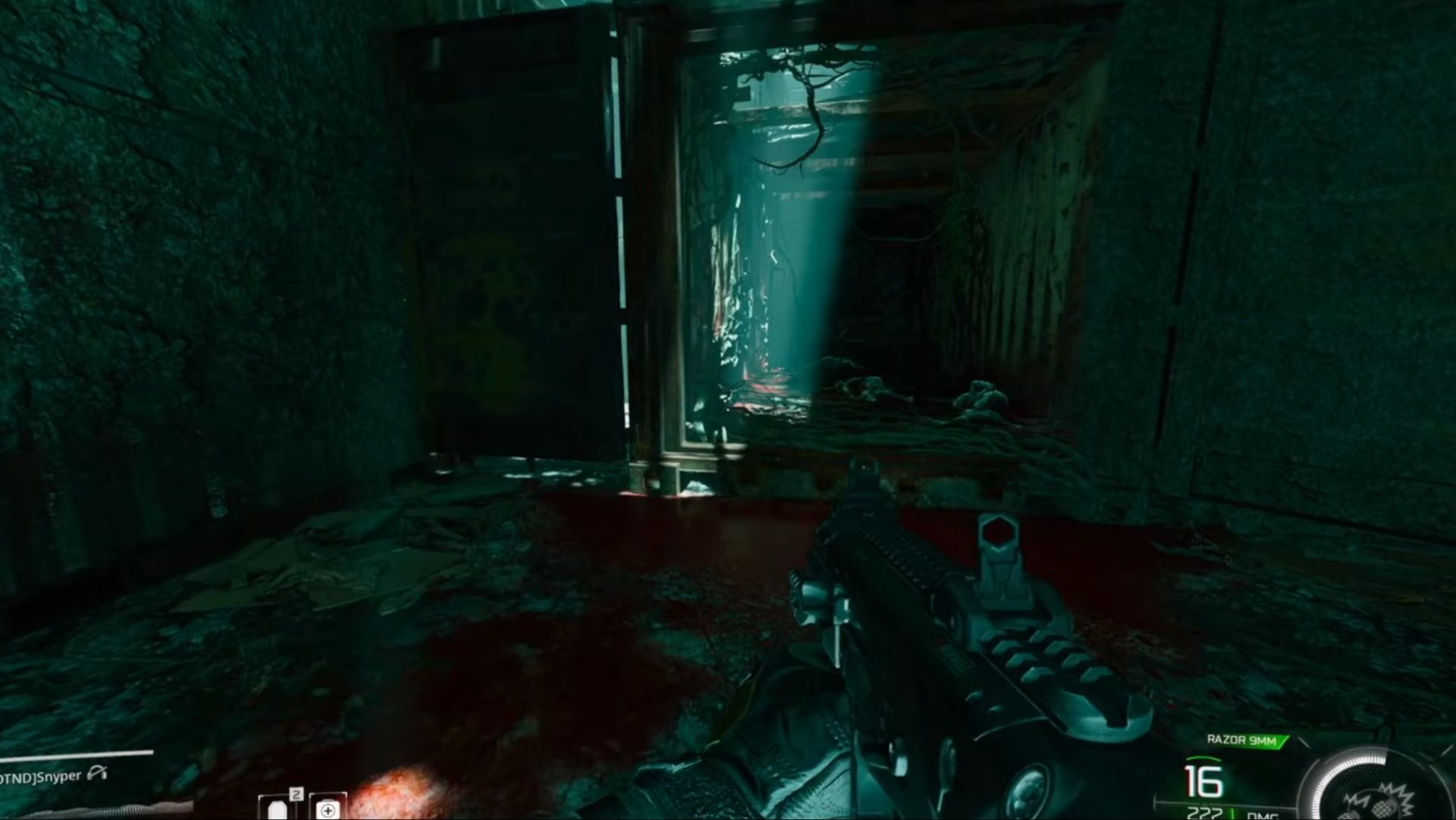Screen dimensions: 1456x820
Task: Toggle the green ammo divider next to 222
Action: [x=1232, y=812]
